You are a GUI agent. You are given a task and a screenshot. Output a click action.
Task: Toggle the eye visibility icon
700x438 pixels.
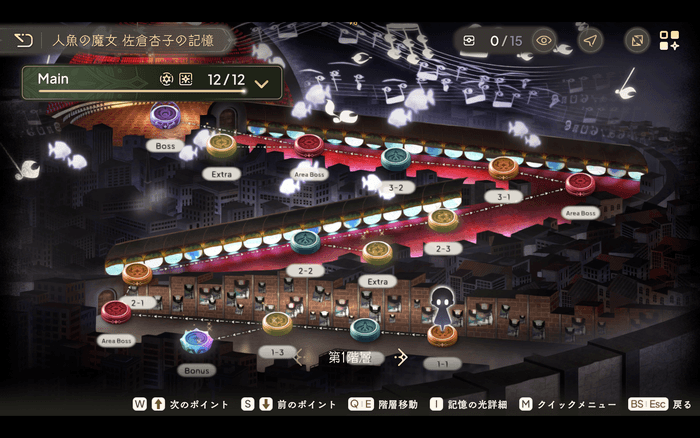tap(544, 41)
